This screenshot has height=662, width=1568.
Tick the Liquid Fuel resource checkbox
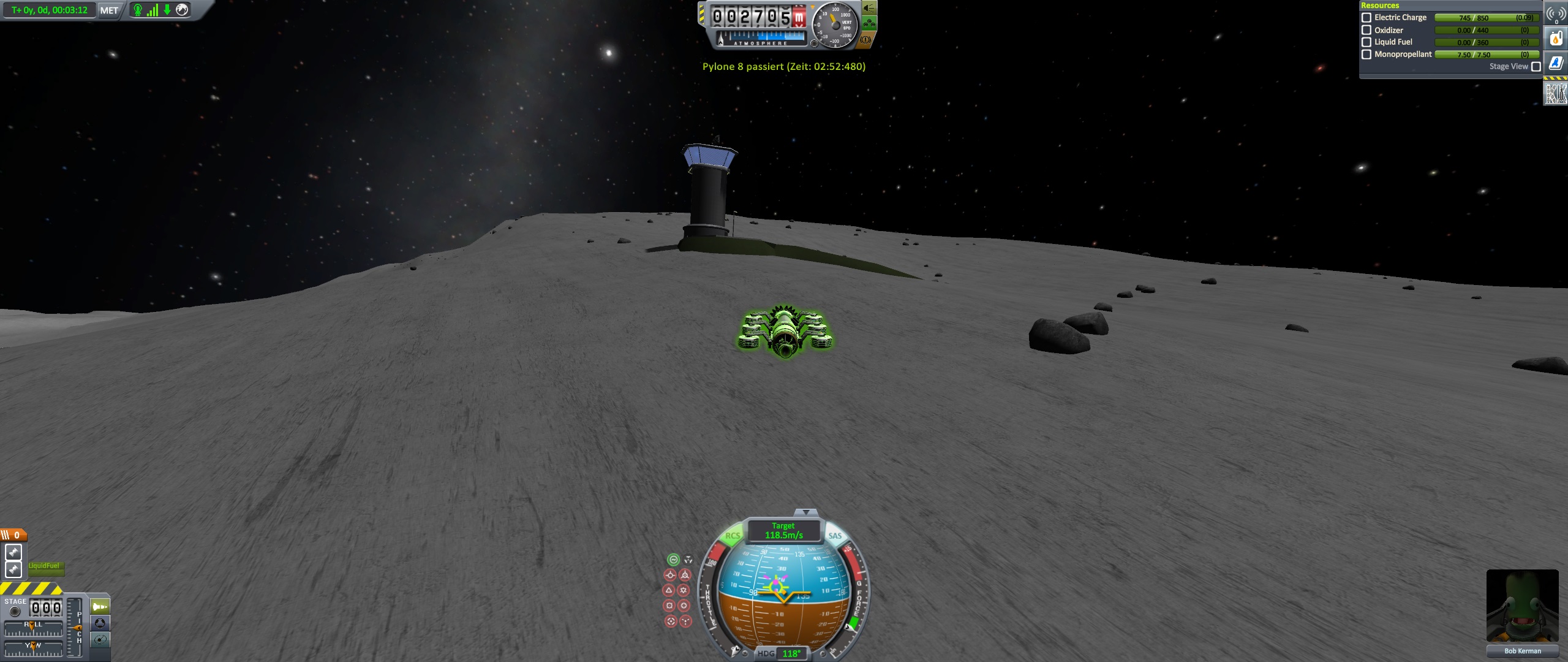click(x=1366, y=42)
